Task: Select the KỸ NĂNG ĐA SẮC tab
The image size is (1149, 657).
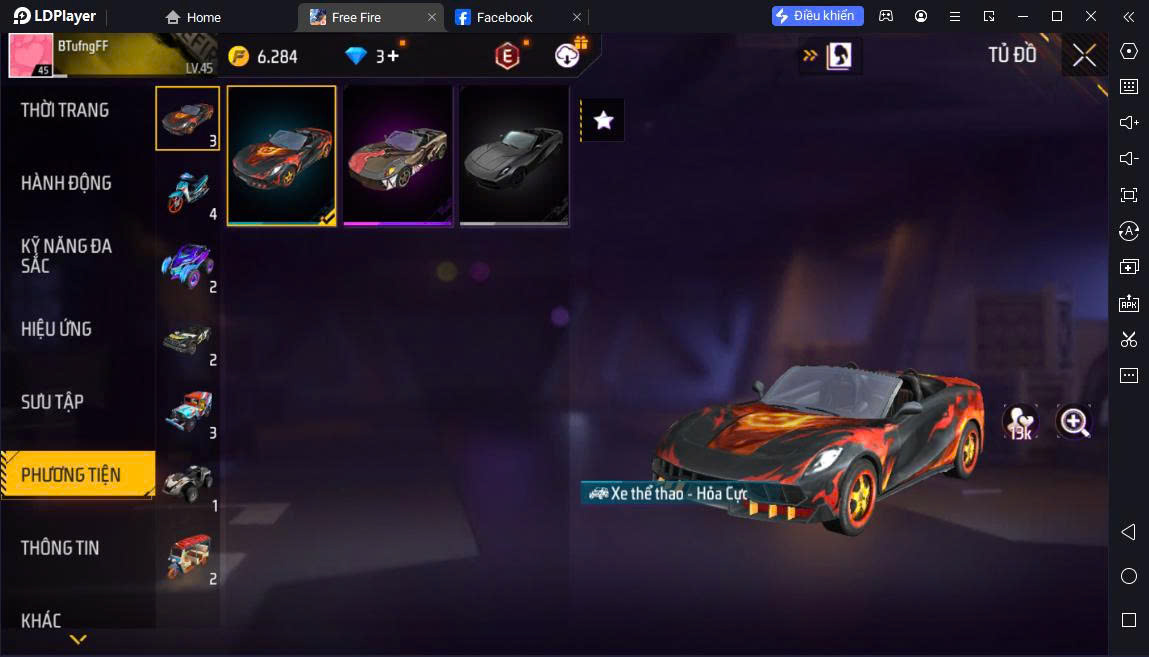Action: [x=66, y=256]
